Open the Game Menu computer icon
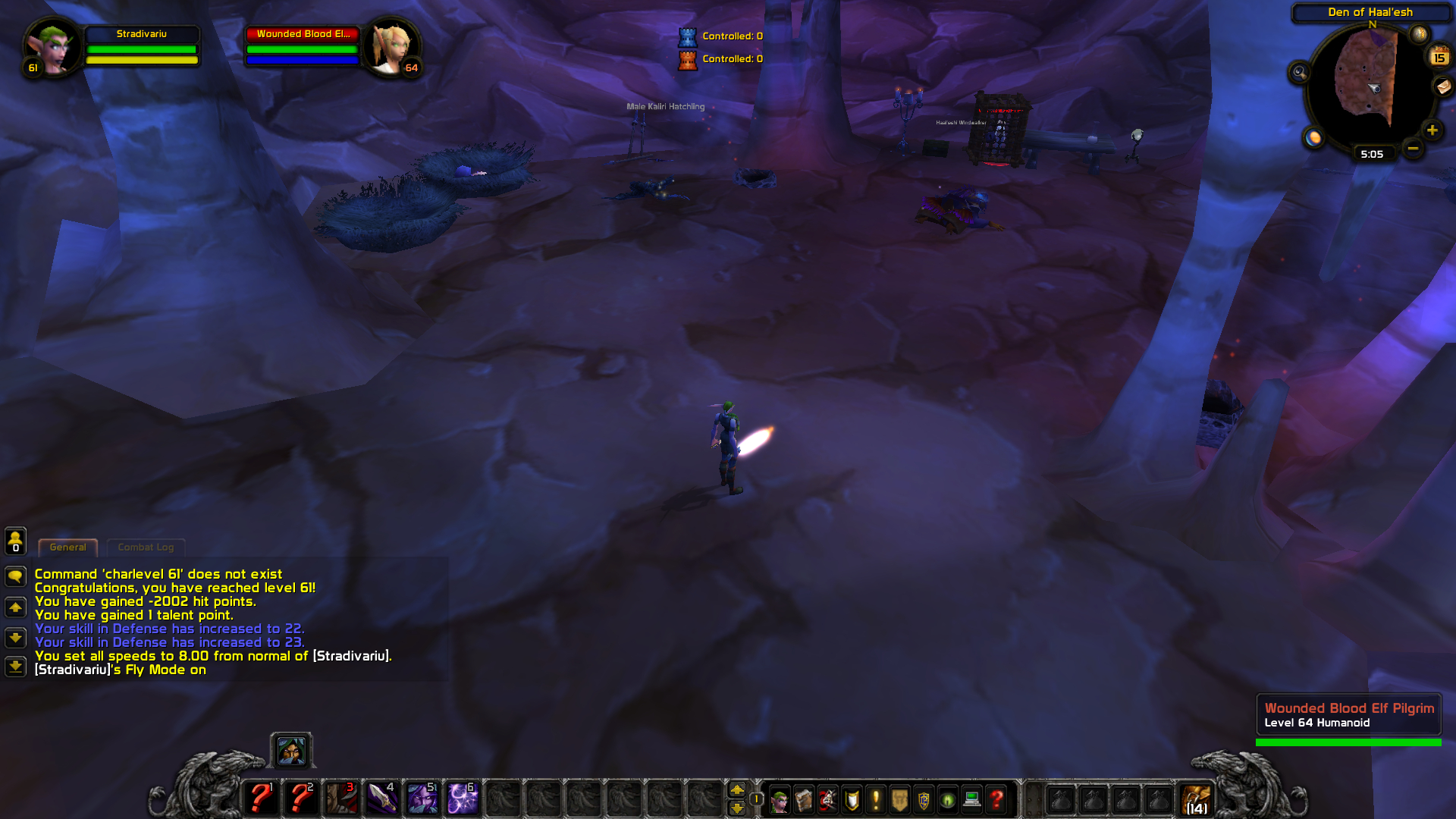Image resolution: width=1456 pixels, height=819 pixels. tap(971, 800)
